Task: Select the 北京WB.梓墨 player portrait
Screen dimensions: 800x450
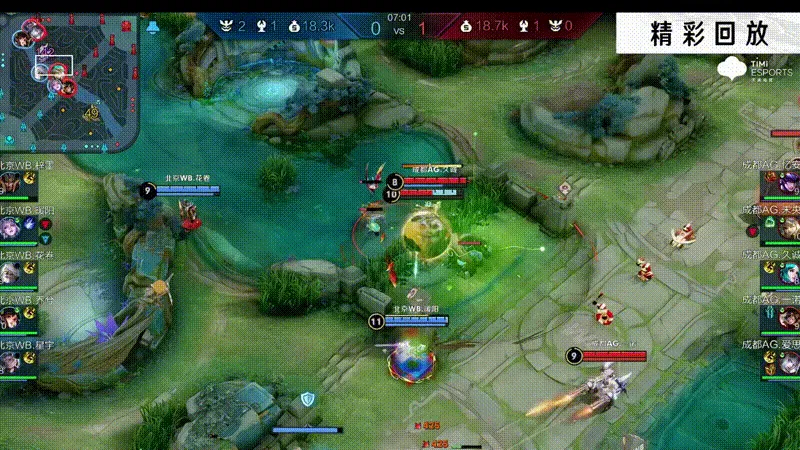Action: (12, 184)
